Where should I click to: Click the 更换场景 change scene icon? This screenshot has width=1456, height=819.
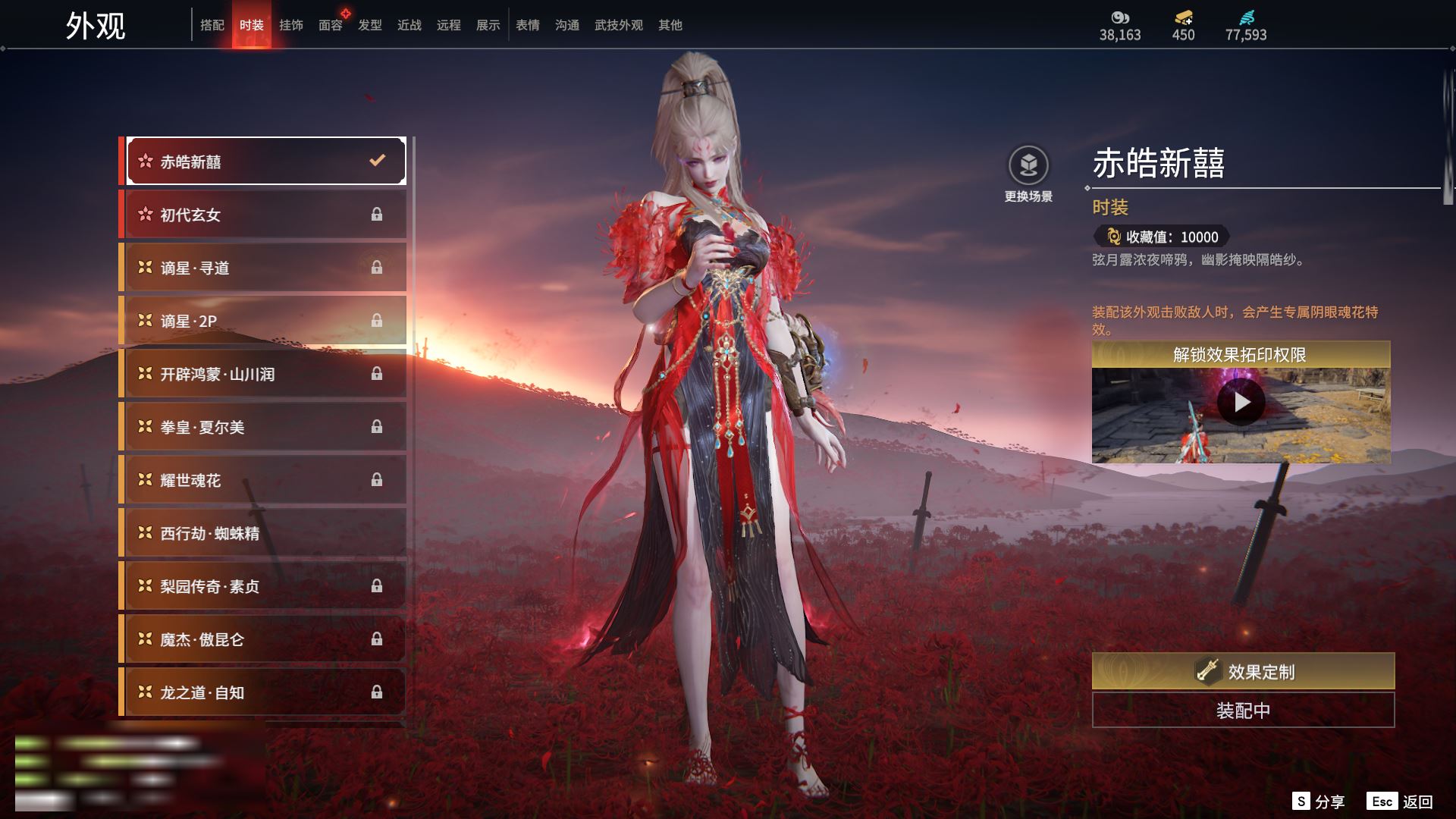(x=1028, y=165)
